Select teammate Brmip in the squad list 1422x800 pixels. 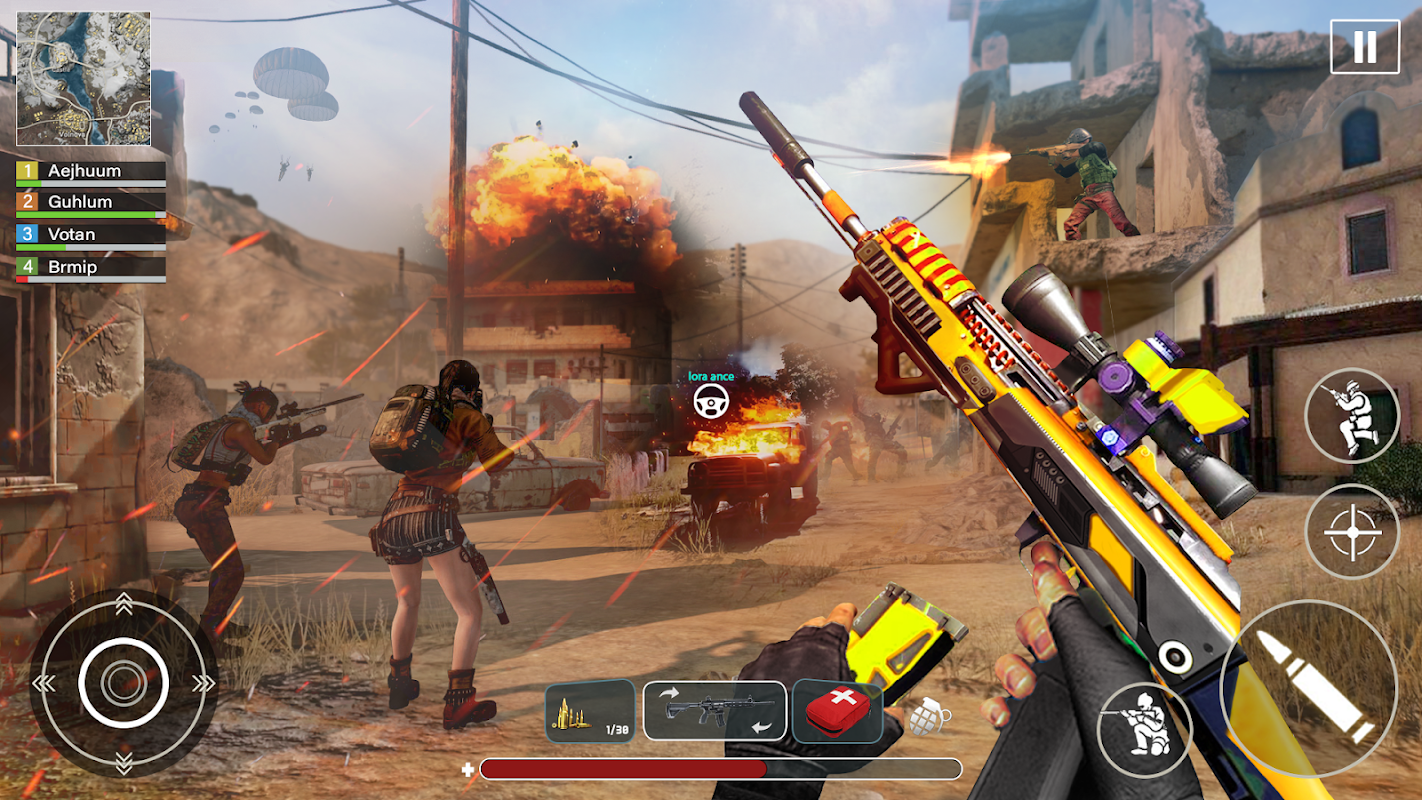tap(90, 267)
